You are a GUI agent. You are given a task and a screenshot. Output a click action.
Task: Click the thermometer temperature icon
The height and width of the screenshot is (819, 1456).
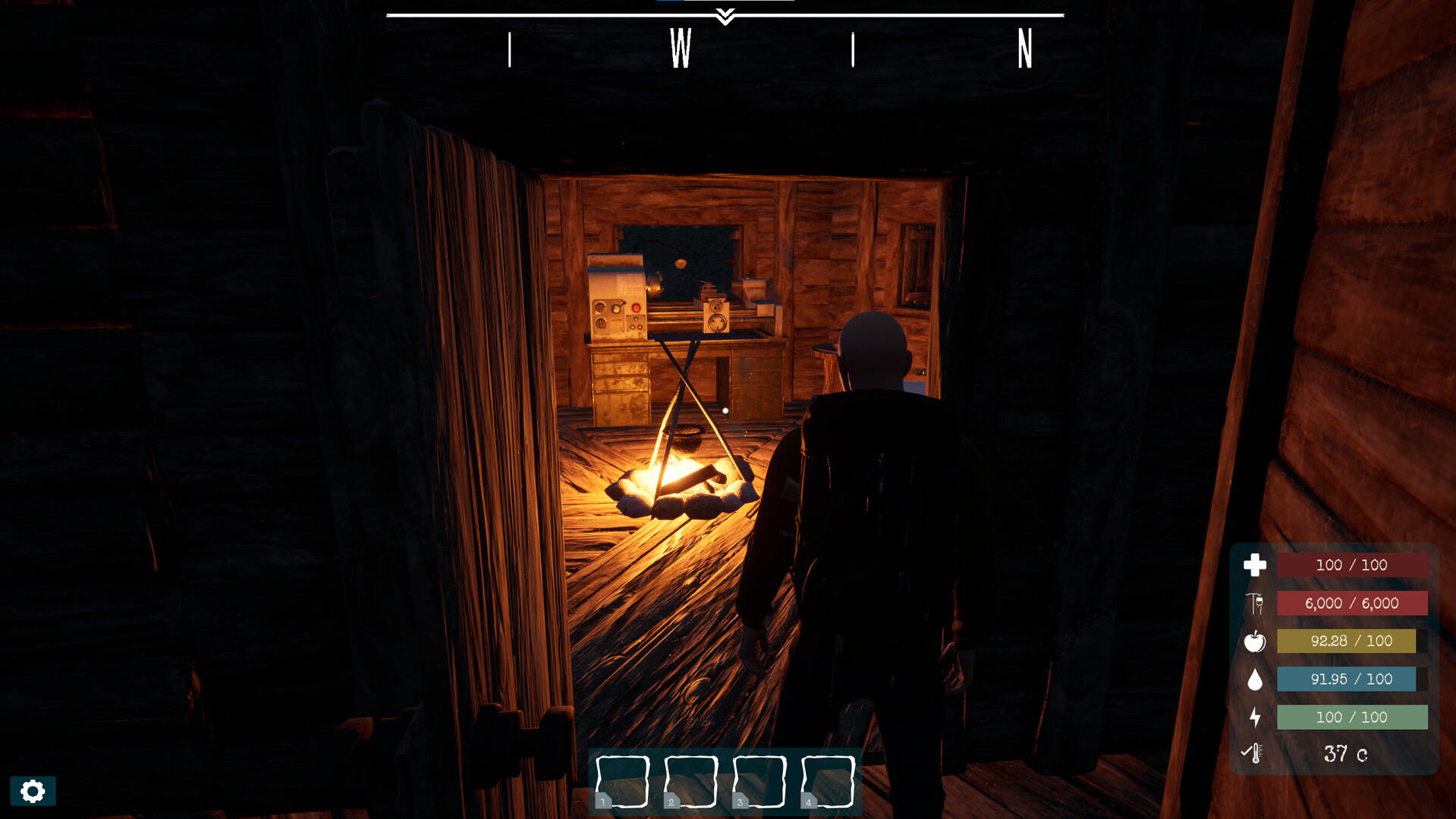(1253, 753)
